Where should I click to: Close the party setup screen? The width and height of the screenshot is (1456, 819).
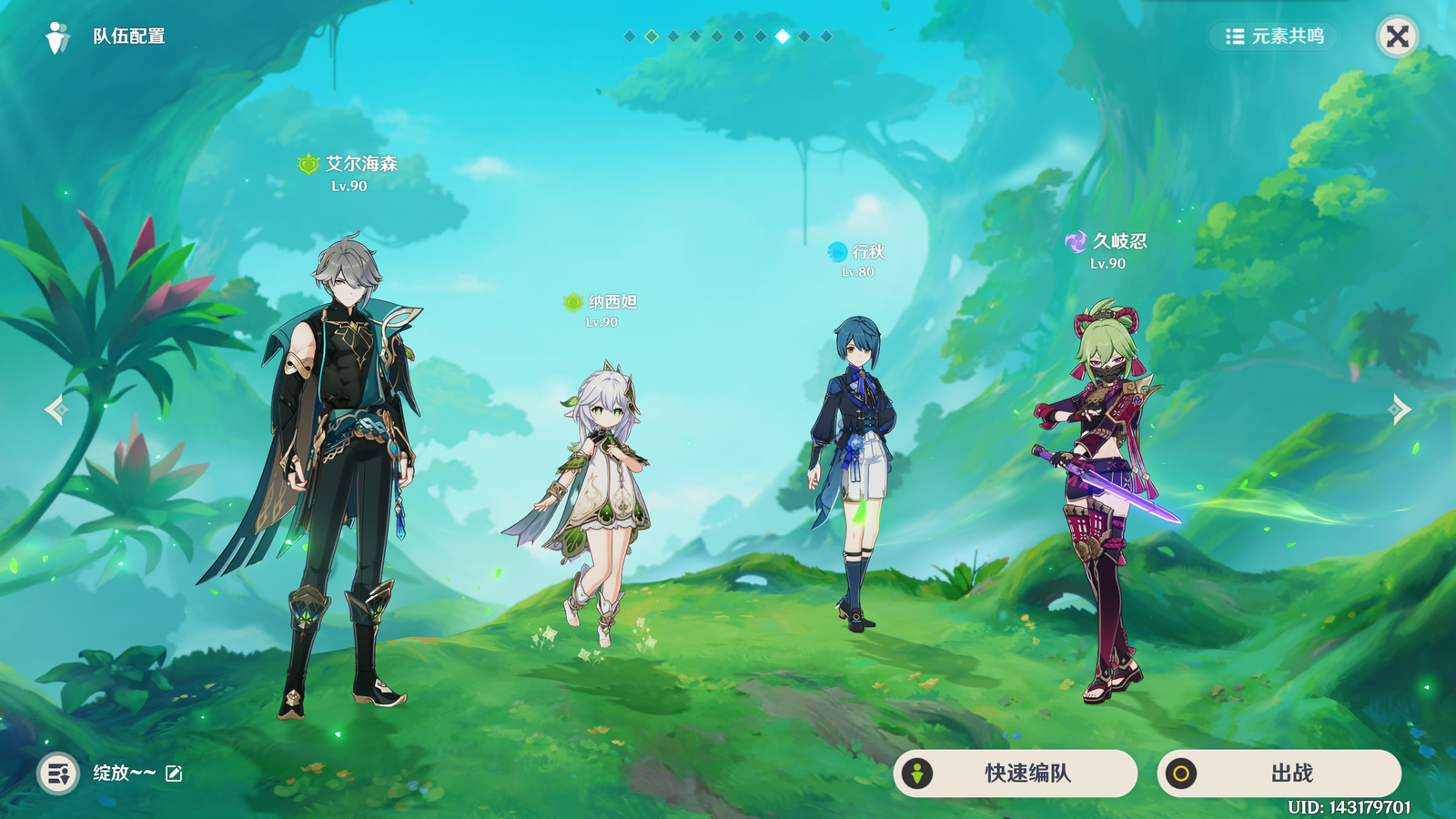click(x=1397, y=36)
